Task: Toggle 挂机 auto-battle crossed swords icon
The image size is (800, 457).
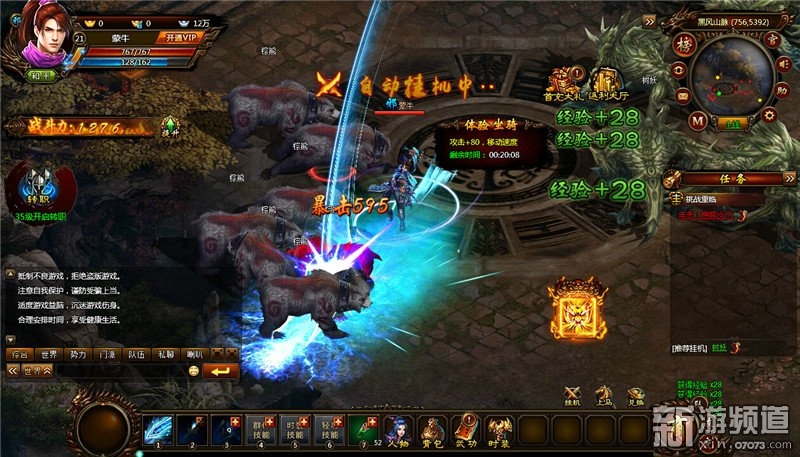Action: click(x=573, y=395)
